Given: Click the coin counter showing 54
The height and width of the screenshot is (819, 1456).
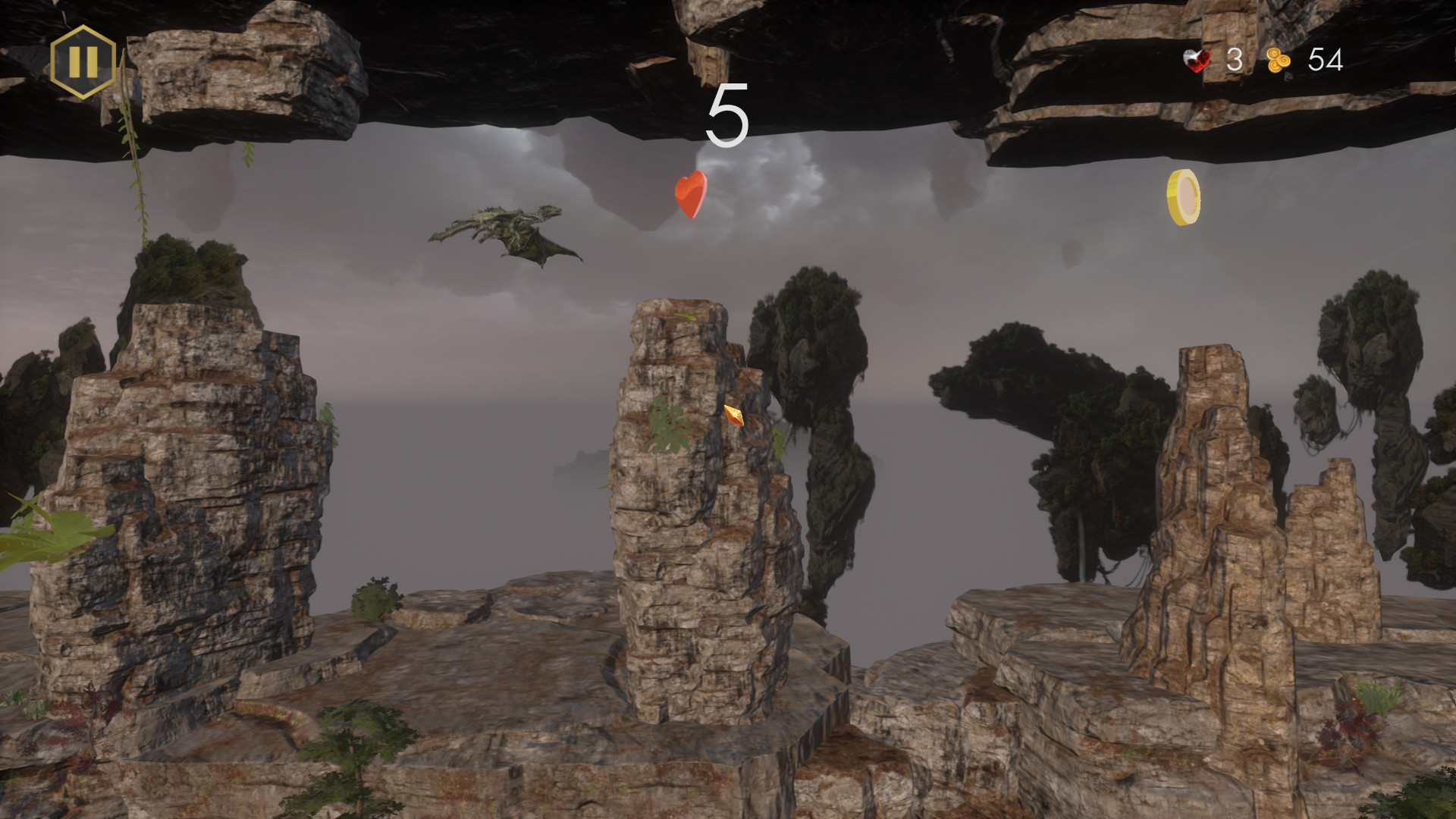Looking at the screenshot, I should tap(1326, 60).
